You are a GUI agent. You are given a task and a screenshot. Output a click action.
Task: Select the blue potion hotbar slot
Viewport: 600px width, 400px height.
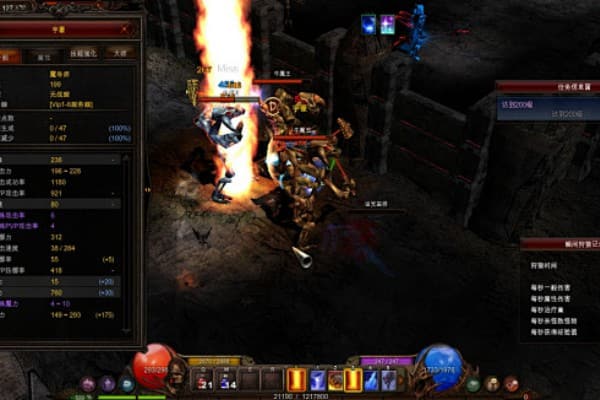(225, 380)
